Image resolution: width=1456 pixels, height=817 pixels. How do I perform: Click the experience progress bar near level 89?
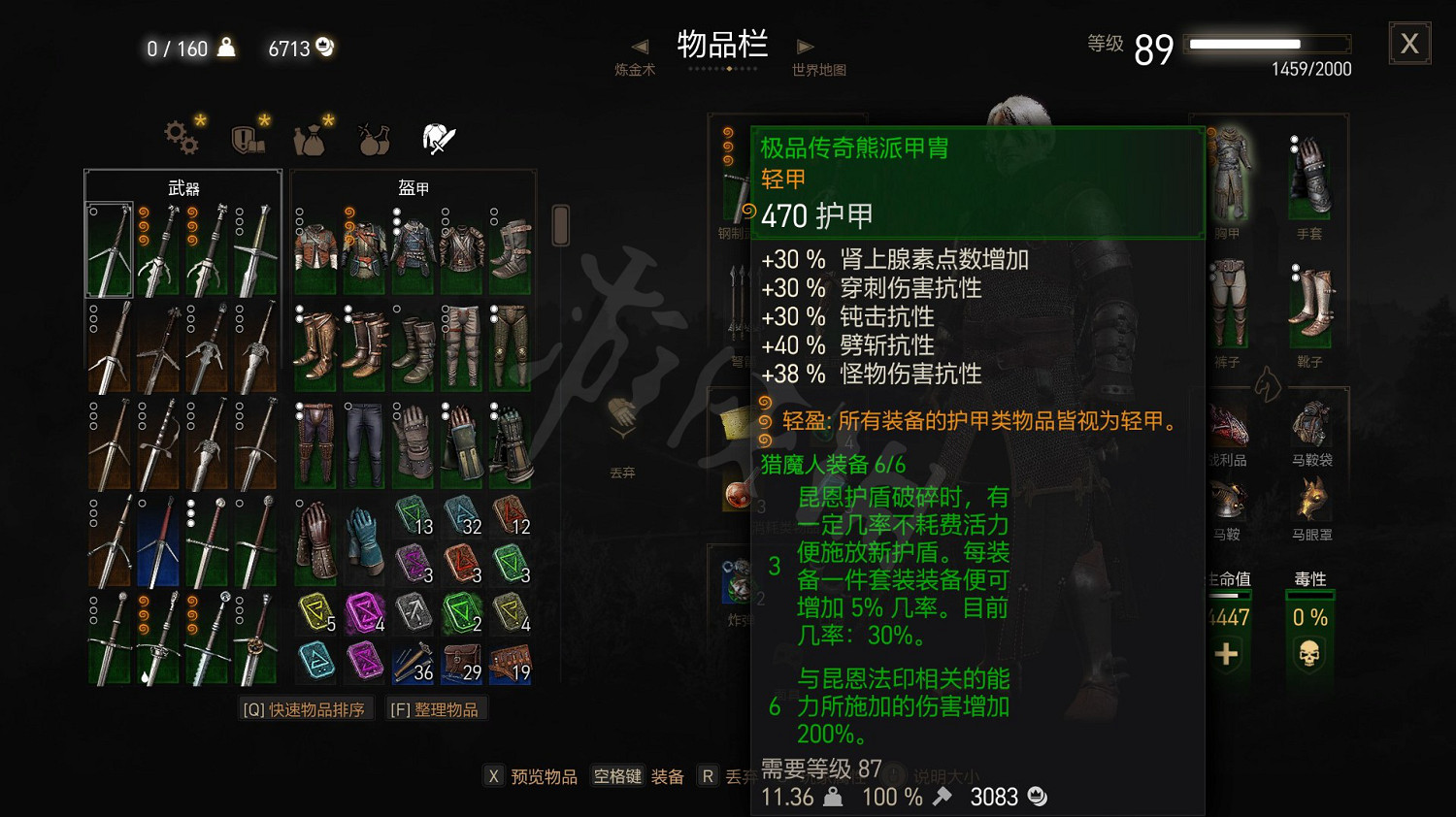(x=1267, y=44)
